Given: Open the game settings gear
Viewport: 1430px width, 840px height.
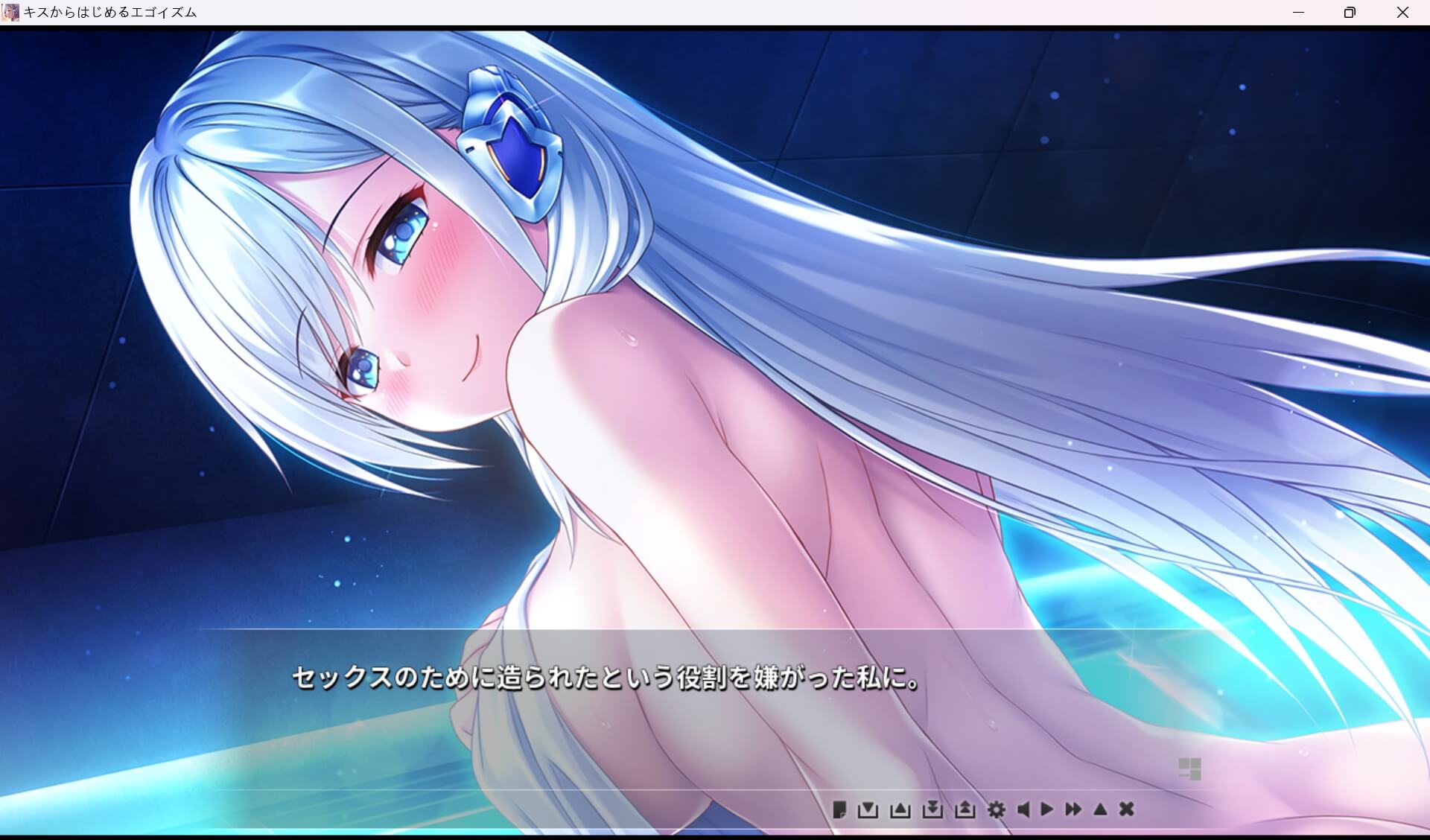Looking at the screenshot, I should [x=998, y=809].
